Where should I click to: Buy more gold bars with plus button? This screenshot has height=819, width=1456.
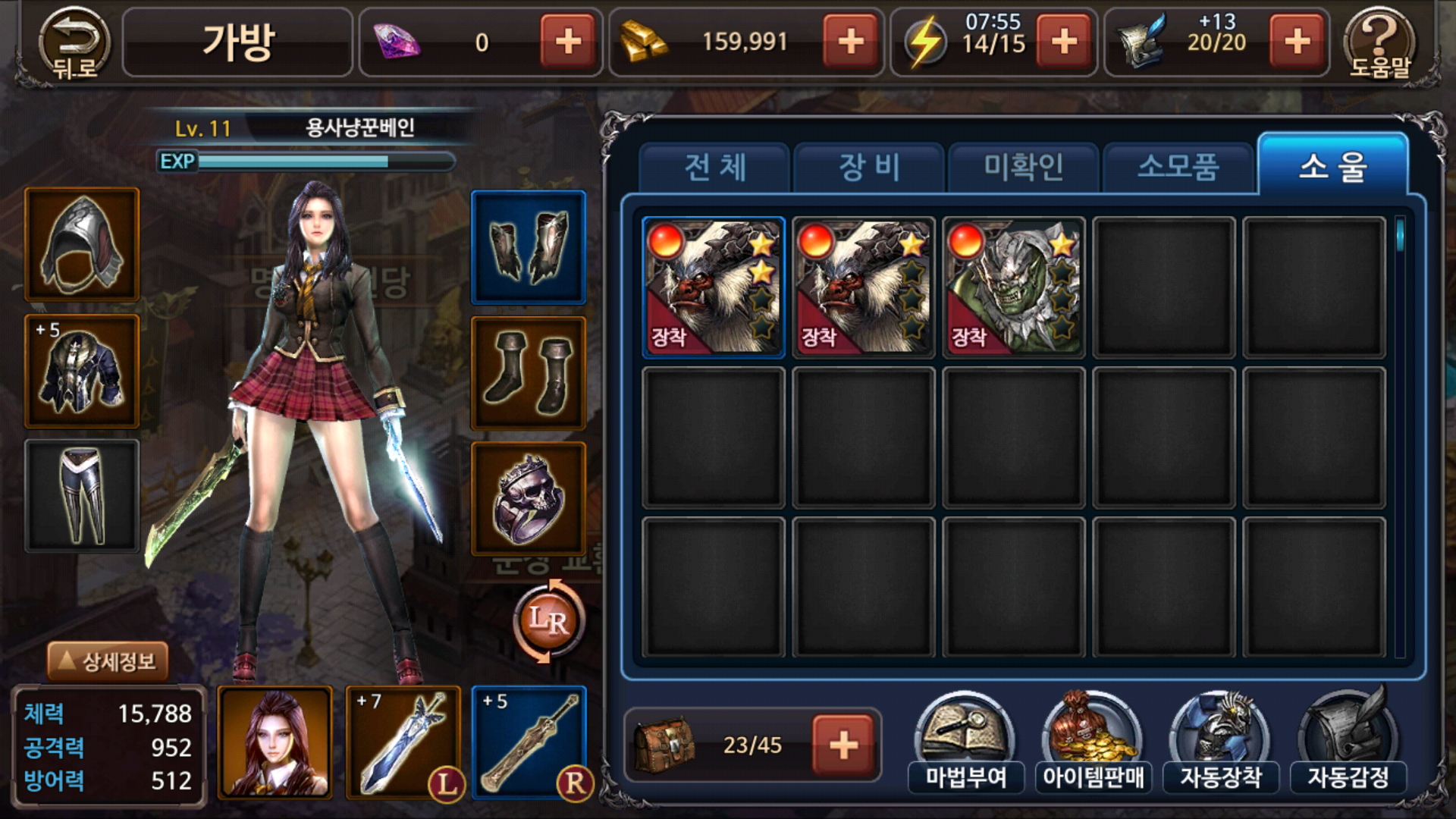coord(851,42)
